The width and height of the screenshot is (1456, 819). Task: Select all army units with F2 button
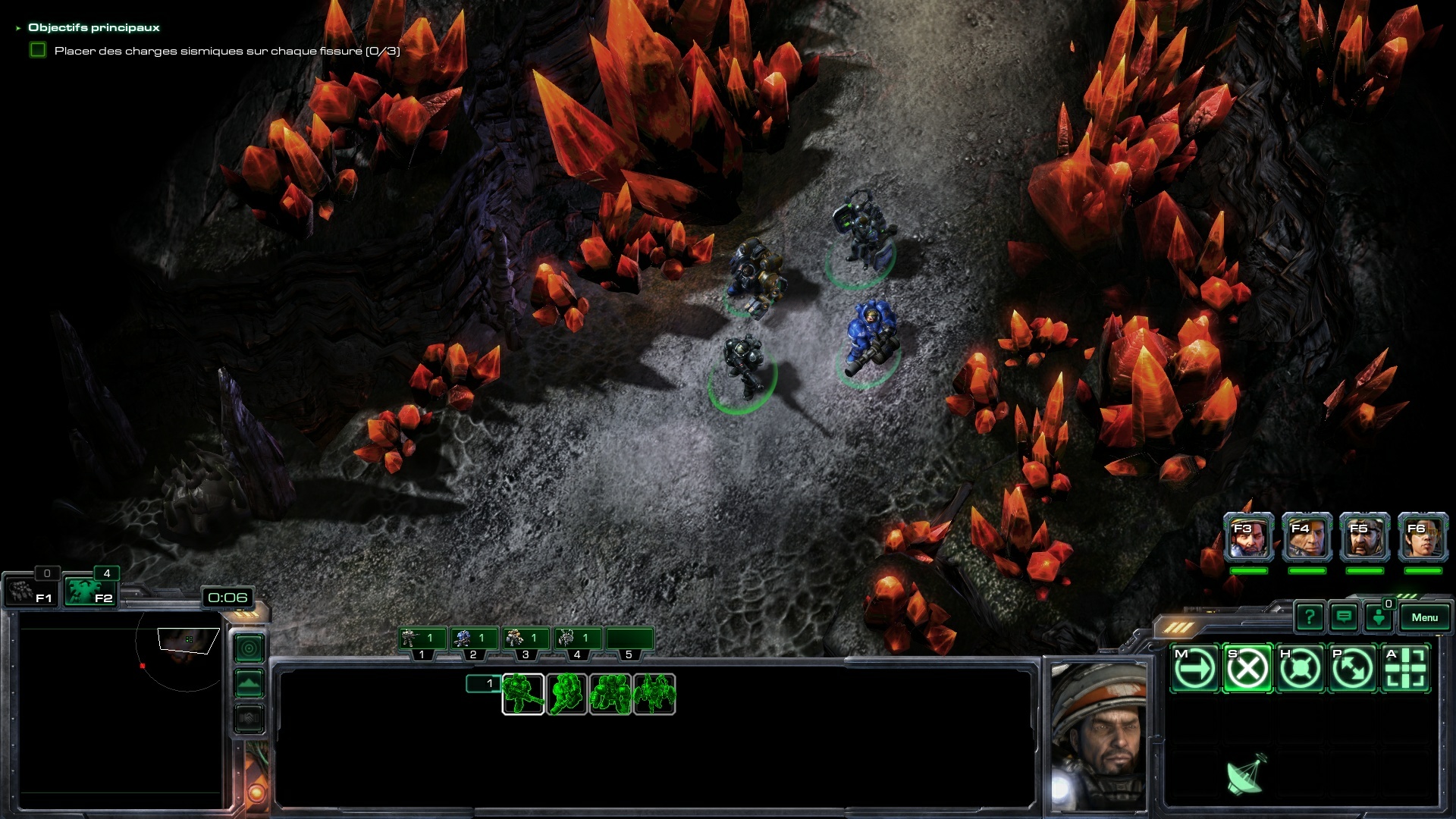pyautogui.click(x=90, y=591)
